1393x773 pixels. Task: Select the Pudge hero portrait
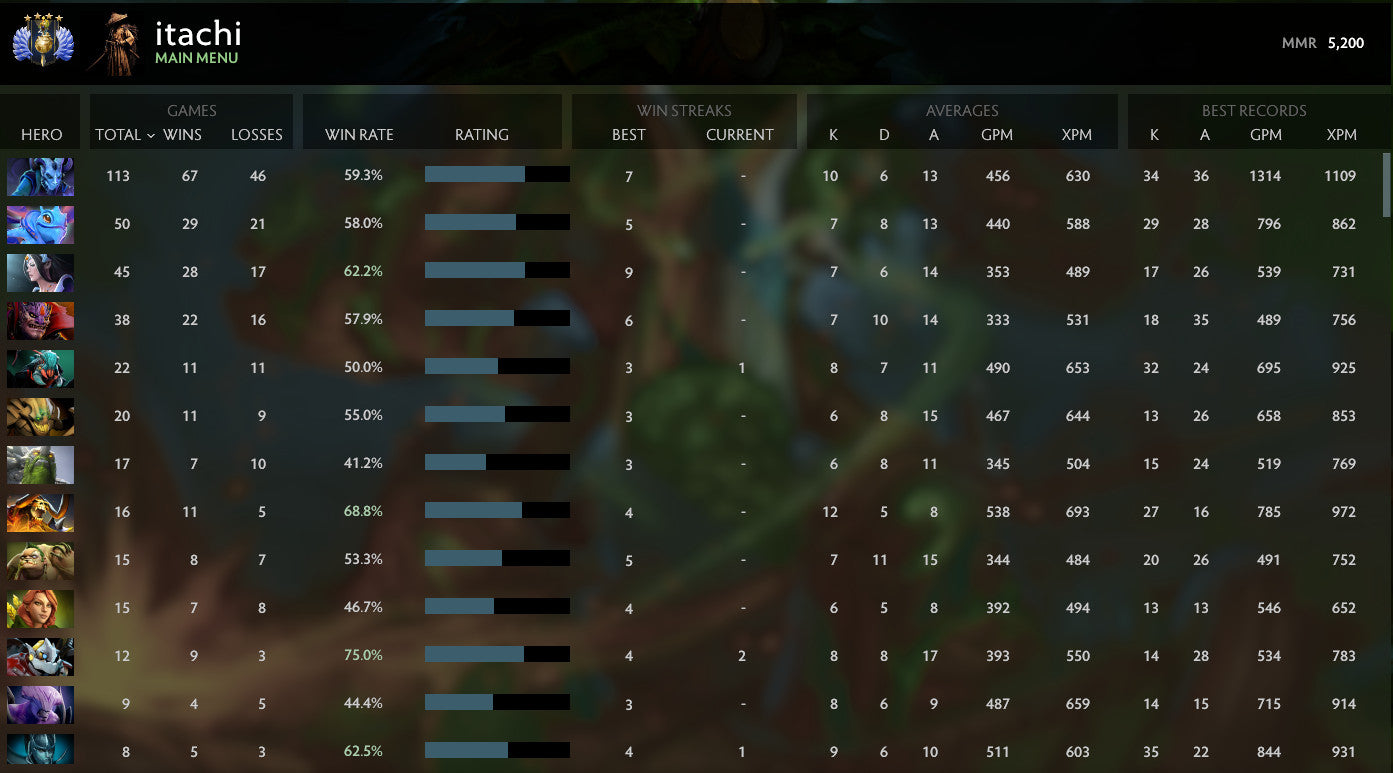(40, 561)
